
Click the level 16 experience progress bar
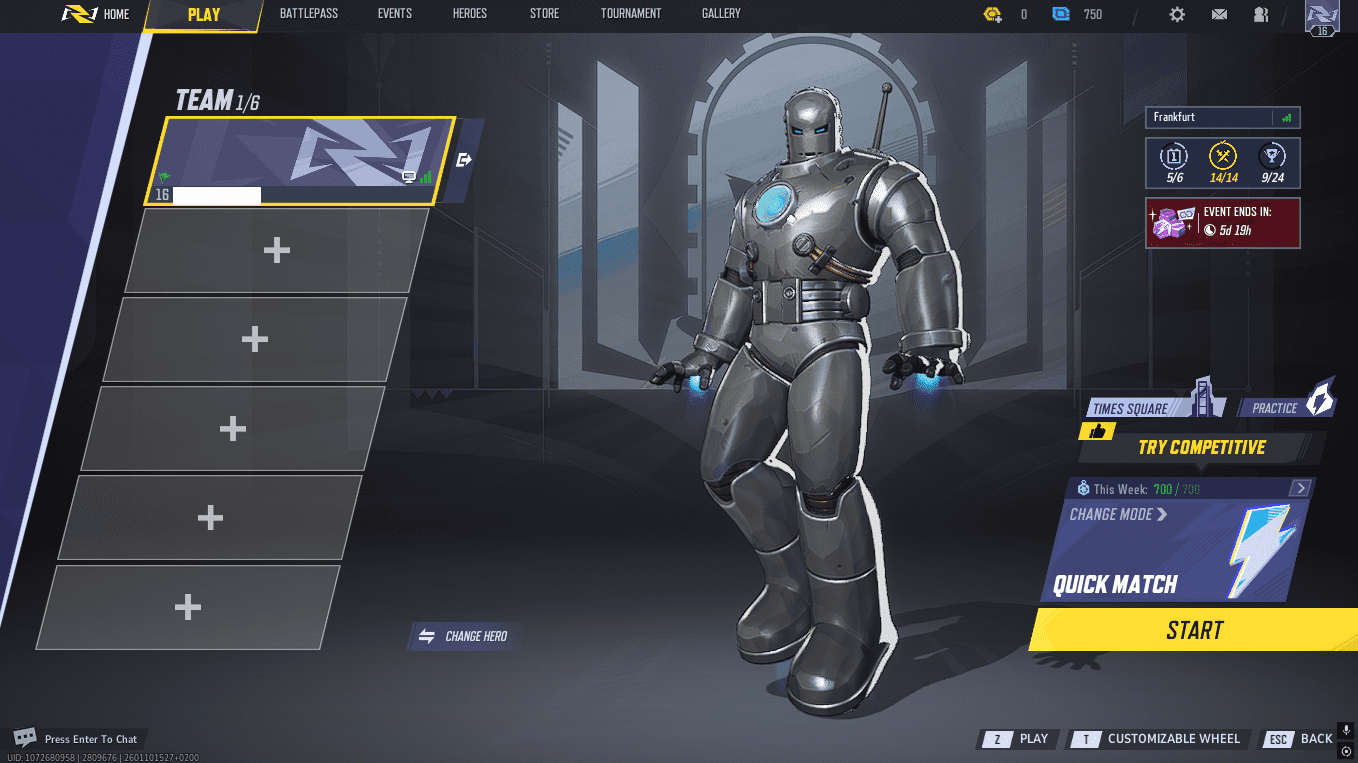click(x=215, y=196)
